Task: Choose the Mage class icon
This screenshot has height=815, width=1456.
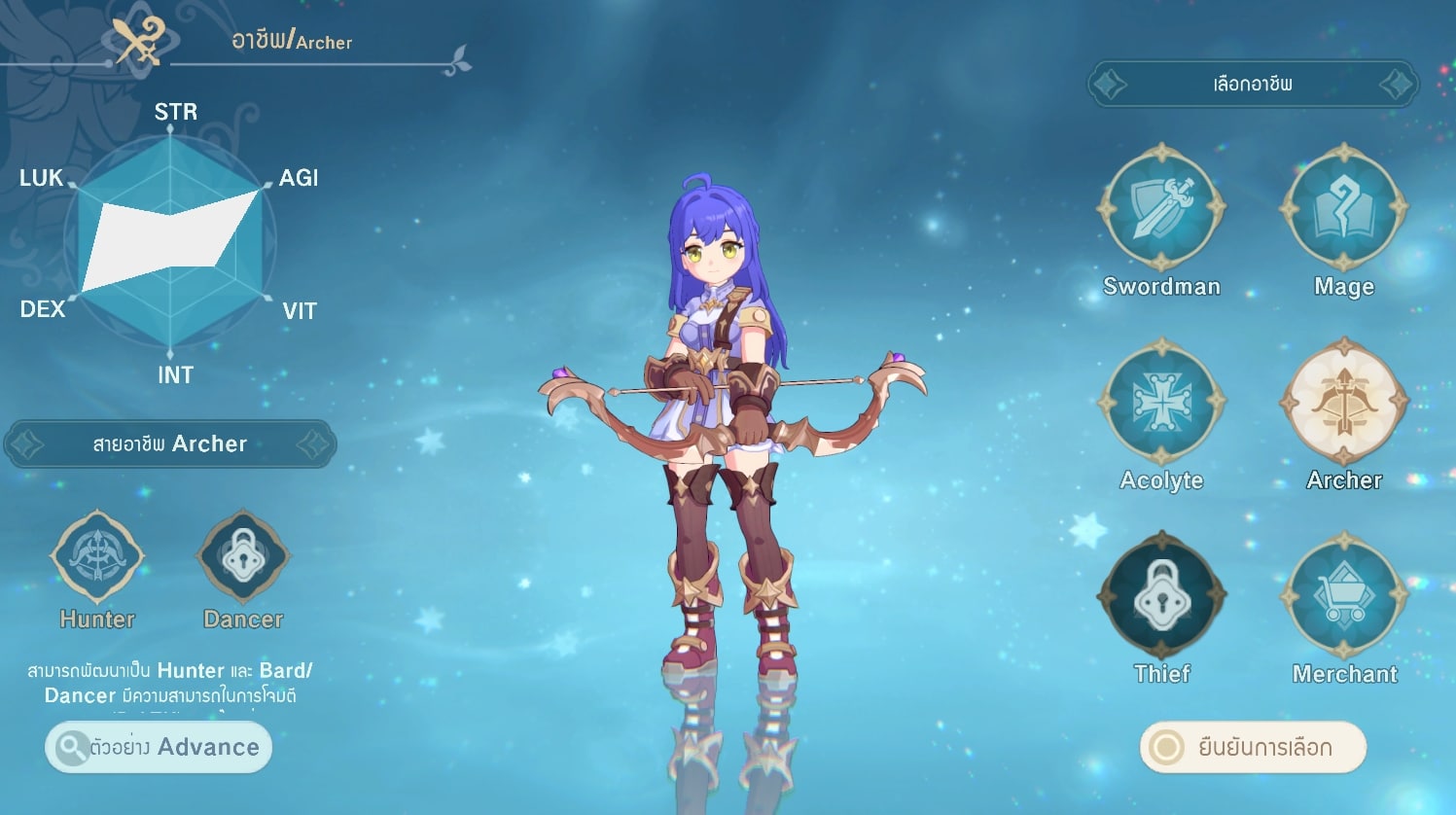Action: coord(1343,208)
